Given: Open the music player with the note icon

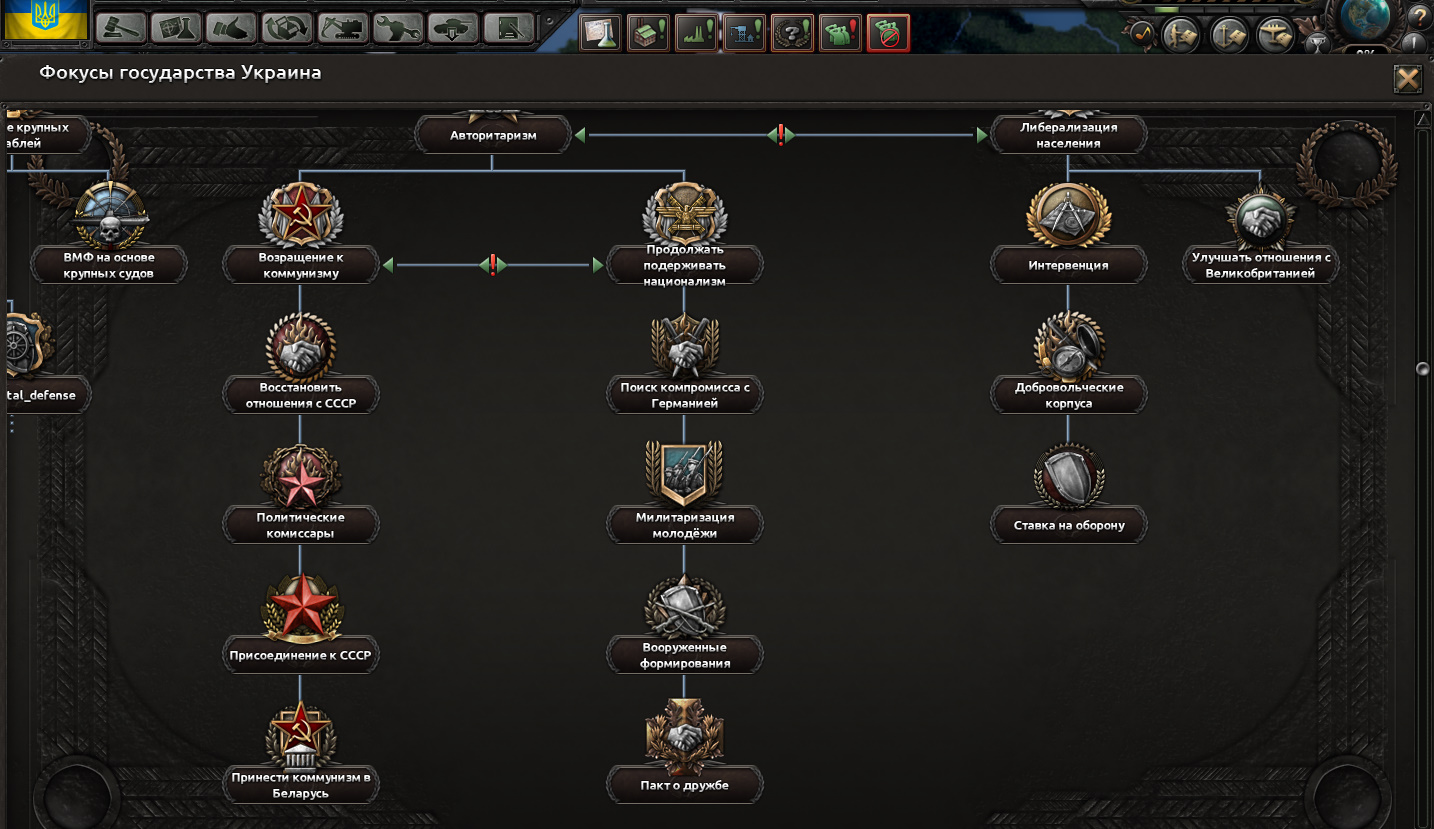Looking at the screenshot, I should click(x=1144, y=34).
